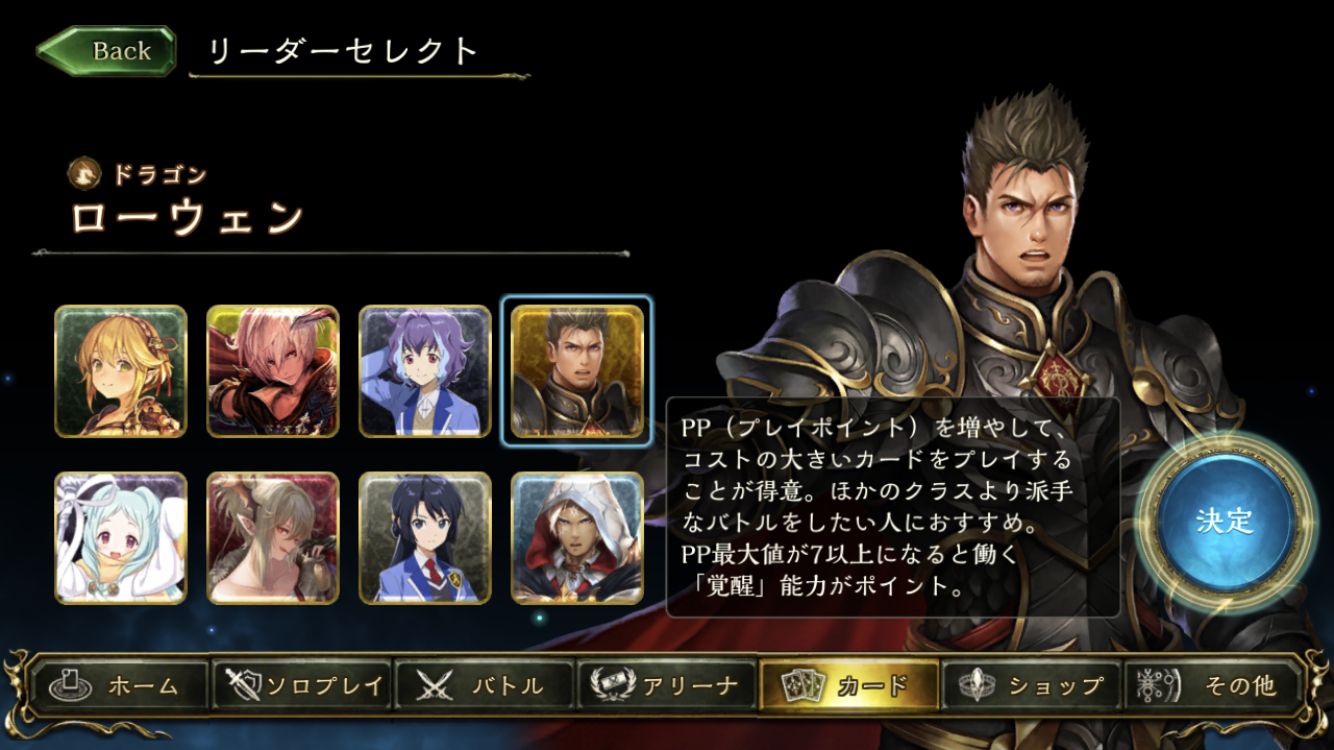
Task: Select the horned vampire leader portrait
Action: pos(273,538)
